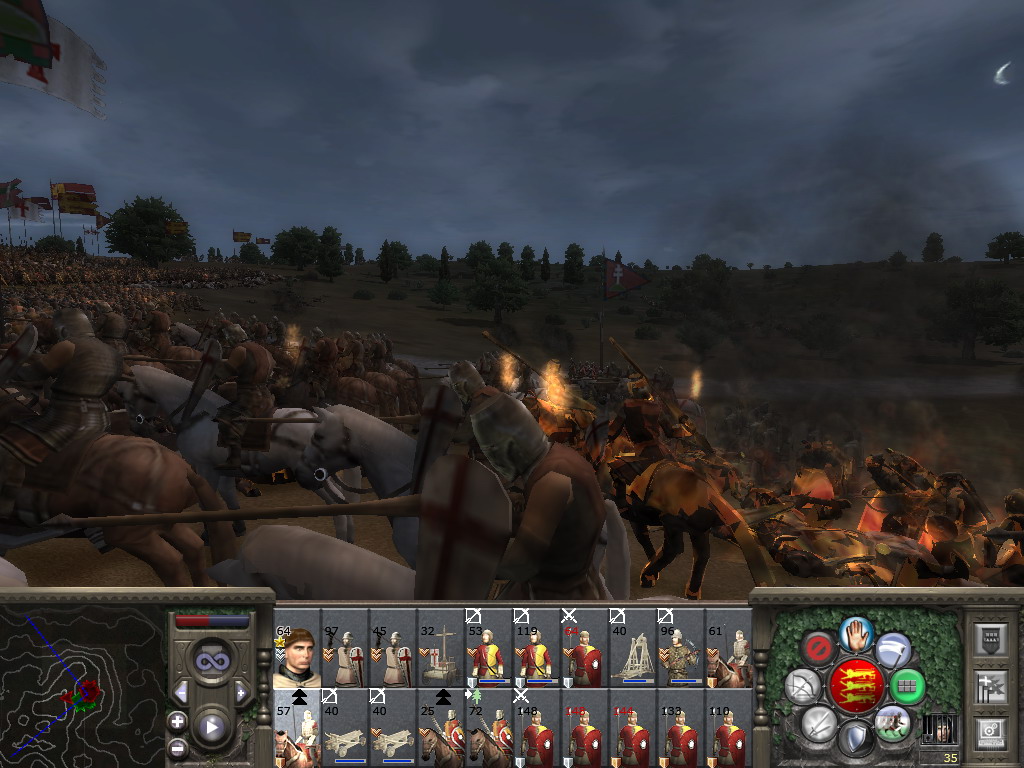
Task: Click the play speed button
Action: (211, 727)
